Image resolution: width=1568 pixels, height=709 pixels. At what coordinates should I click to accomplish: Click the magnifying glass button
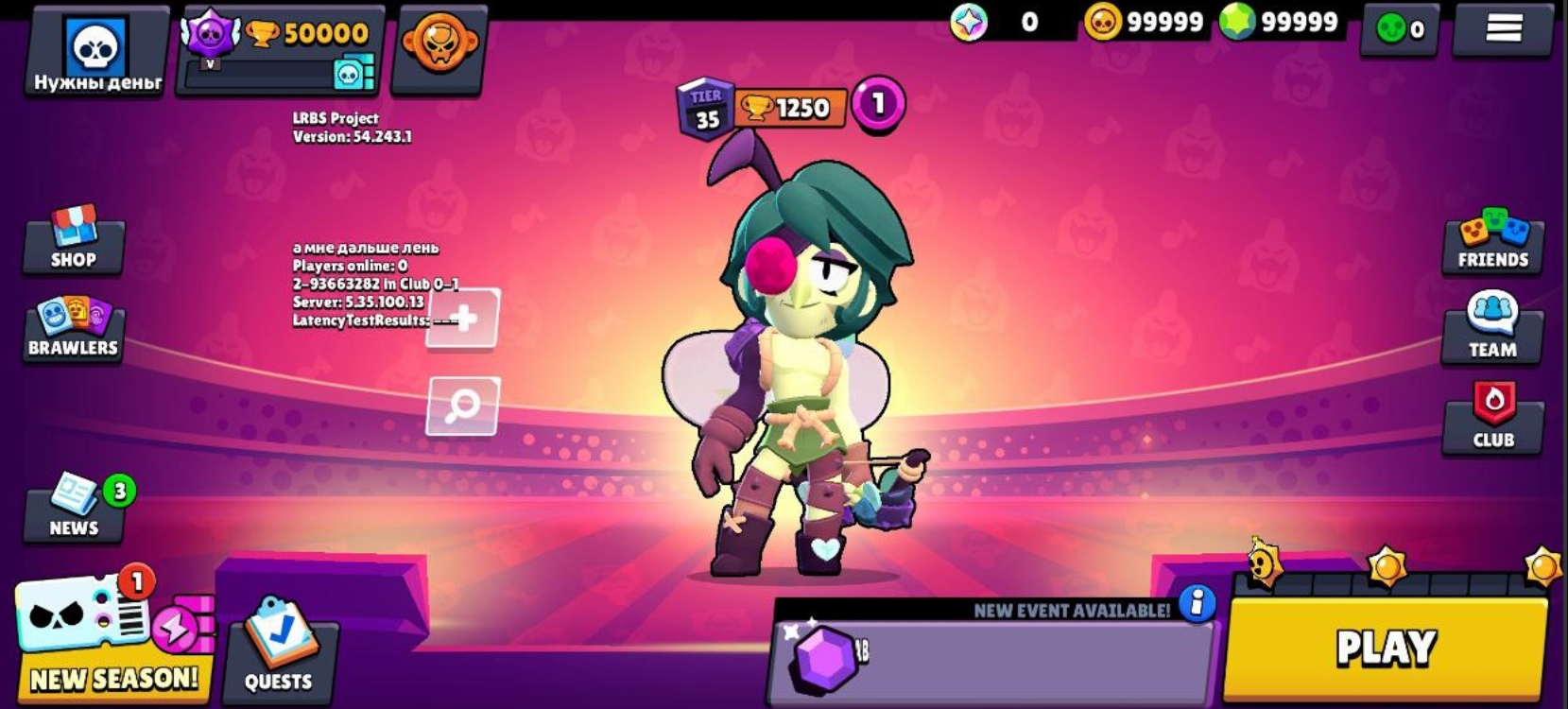coord(463,406)
